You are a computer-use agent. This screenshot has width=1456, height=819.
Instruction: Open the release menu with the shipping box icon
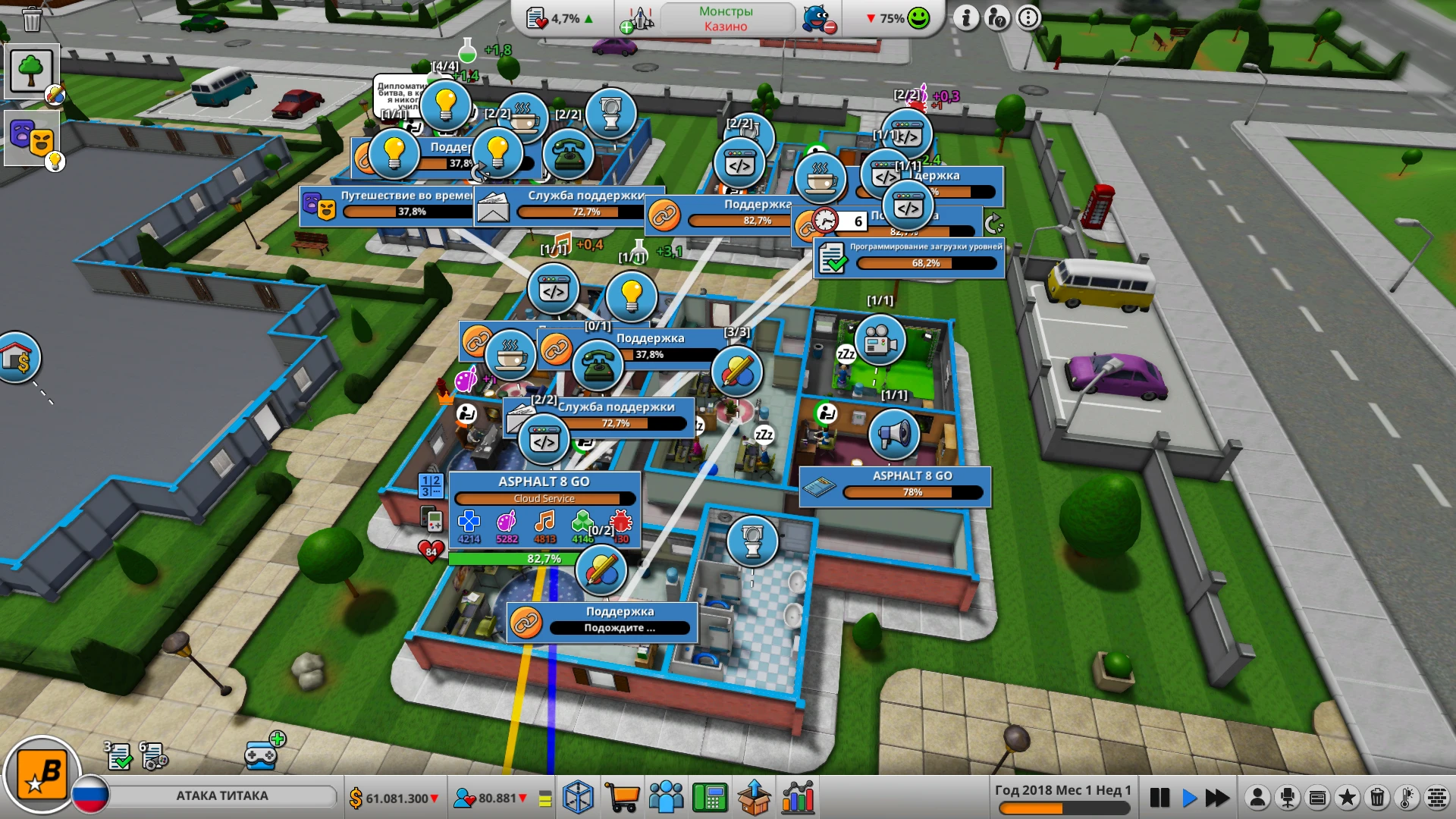(x=754, y=796)
